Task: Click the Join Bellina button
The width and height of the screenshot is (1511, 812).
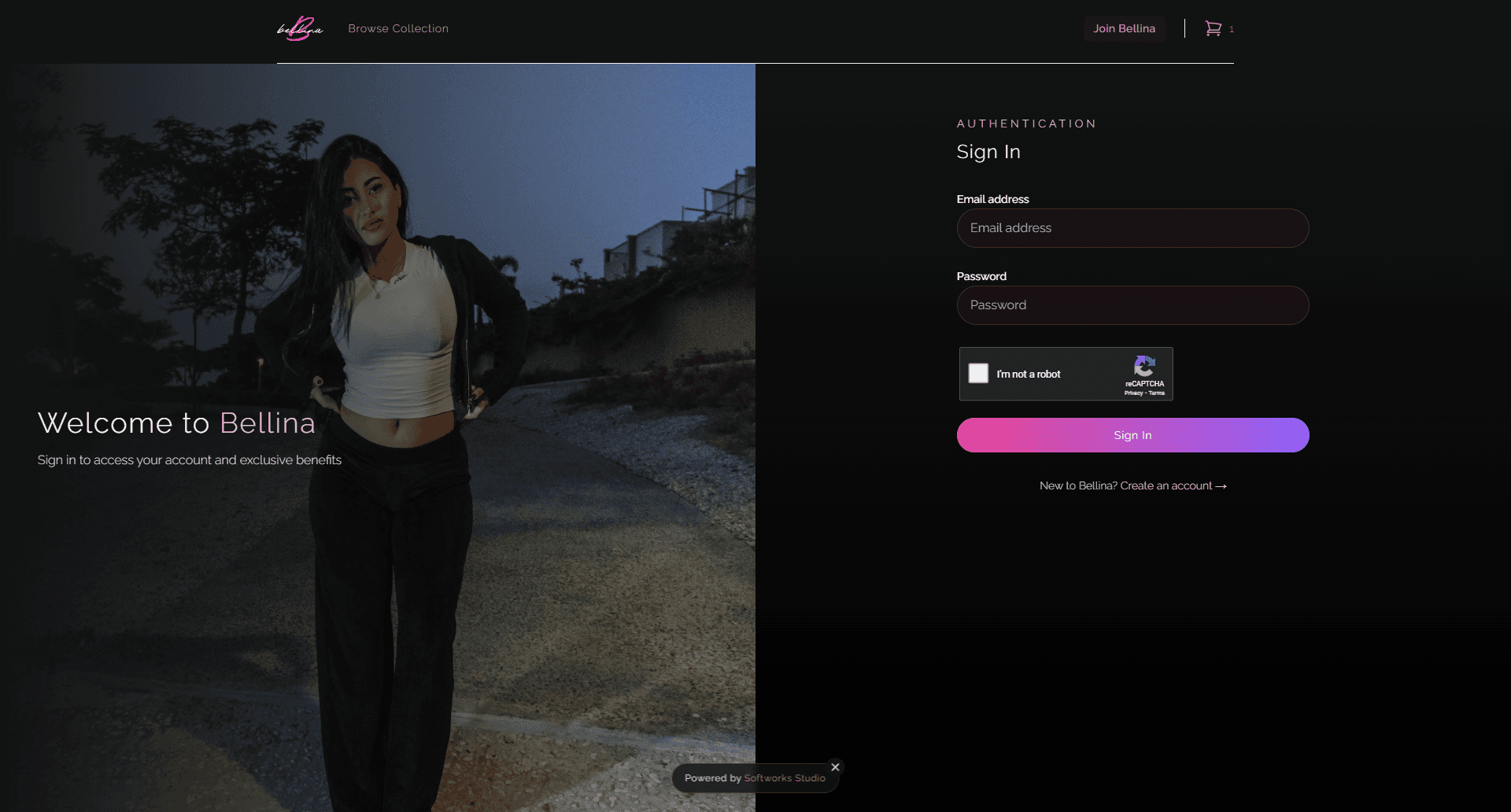Action: tap(1125, 28)
